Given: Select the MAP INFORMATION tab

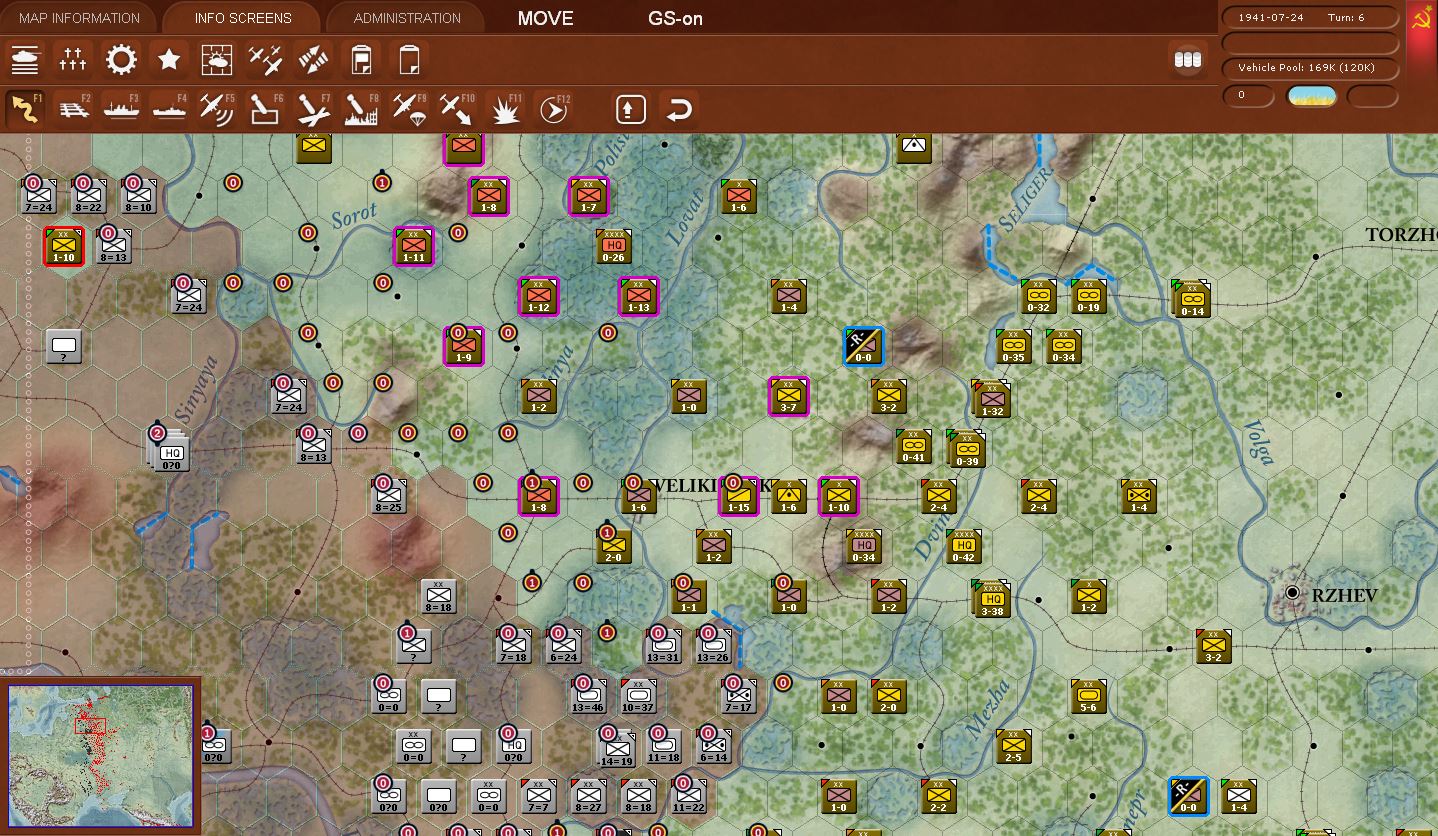Looking at the screenshot, I should coord(77,17).
